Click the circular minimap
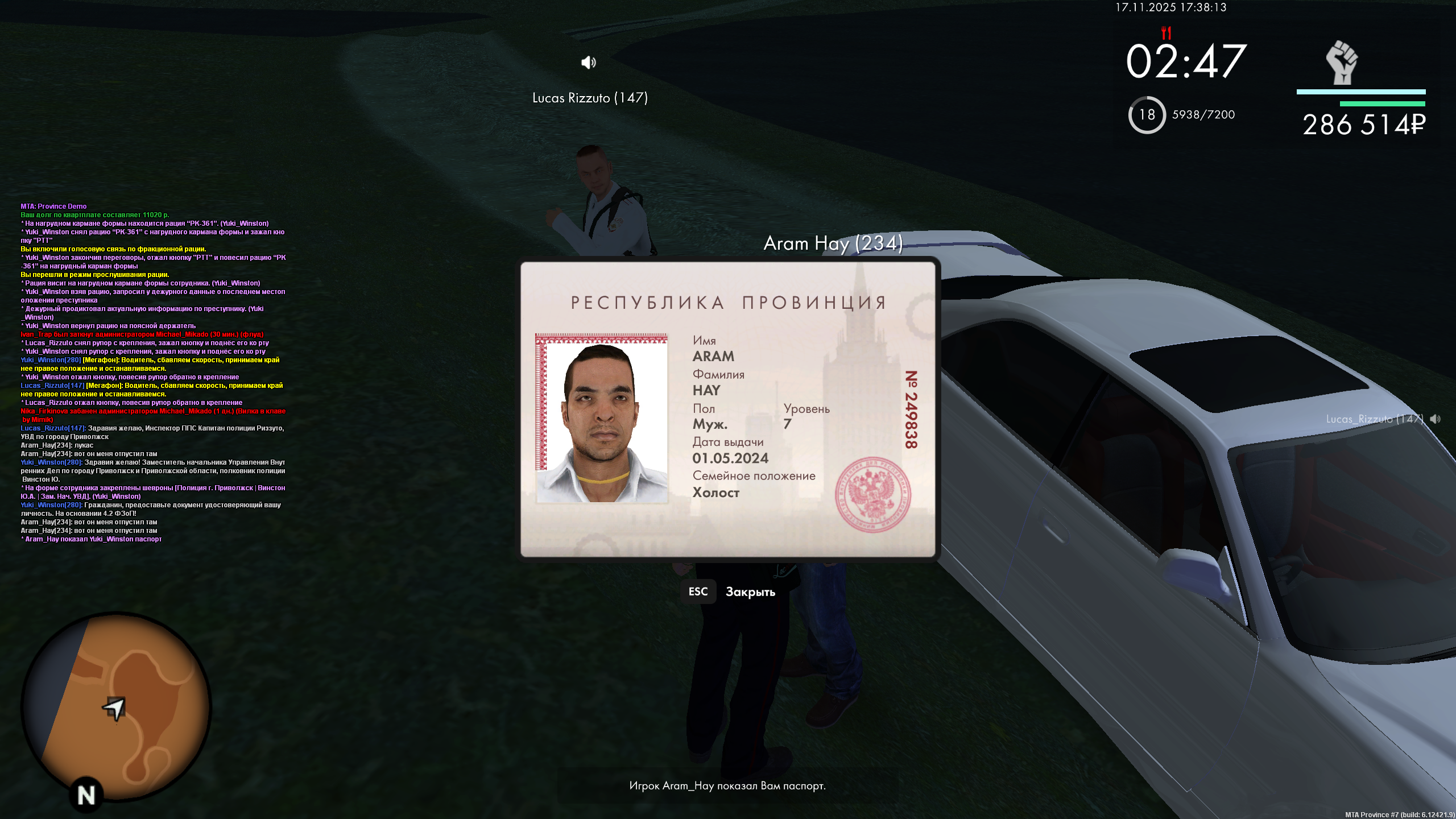This screenshot has width=1456, height=819. pyautogui.click(x=117, y=706)
